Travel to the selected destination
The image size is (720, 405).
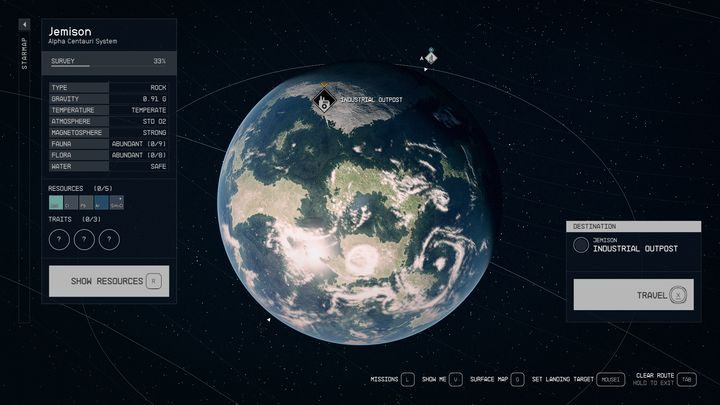pos(633,295)
